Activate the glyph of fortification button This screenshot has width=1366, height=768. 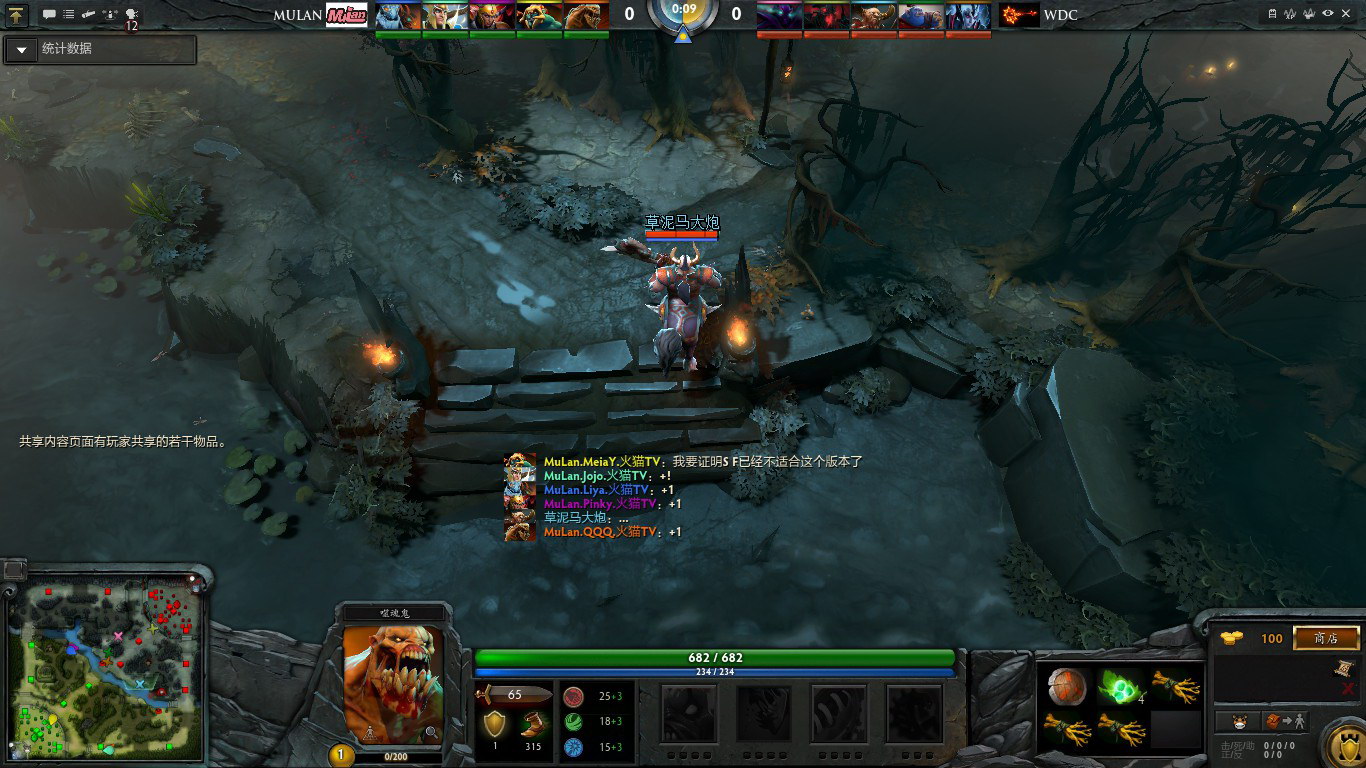tap(1342, 745)
